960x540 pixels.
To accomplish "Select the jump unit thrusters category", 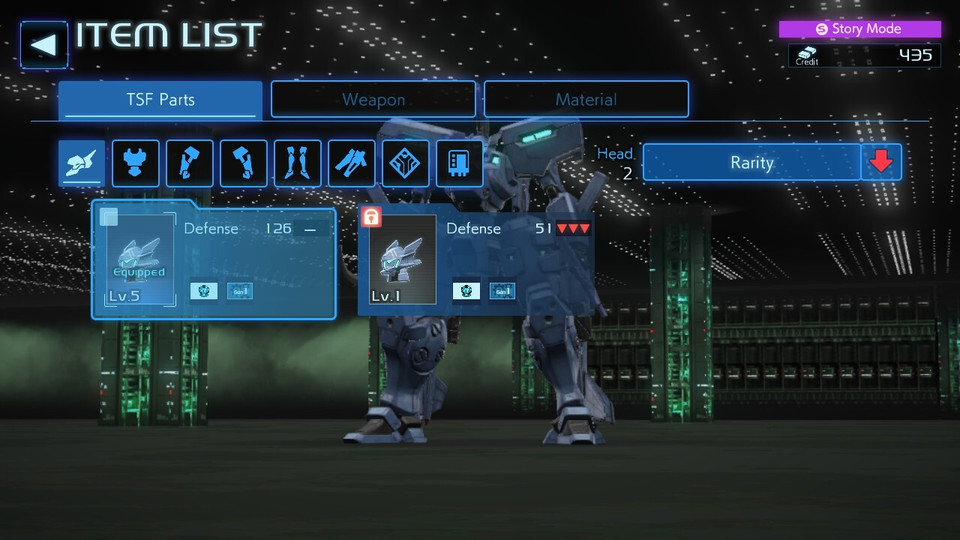I will click(352, 163).
